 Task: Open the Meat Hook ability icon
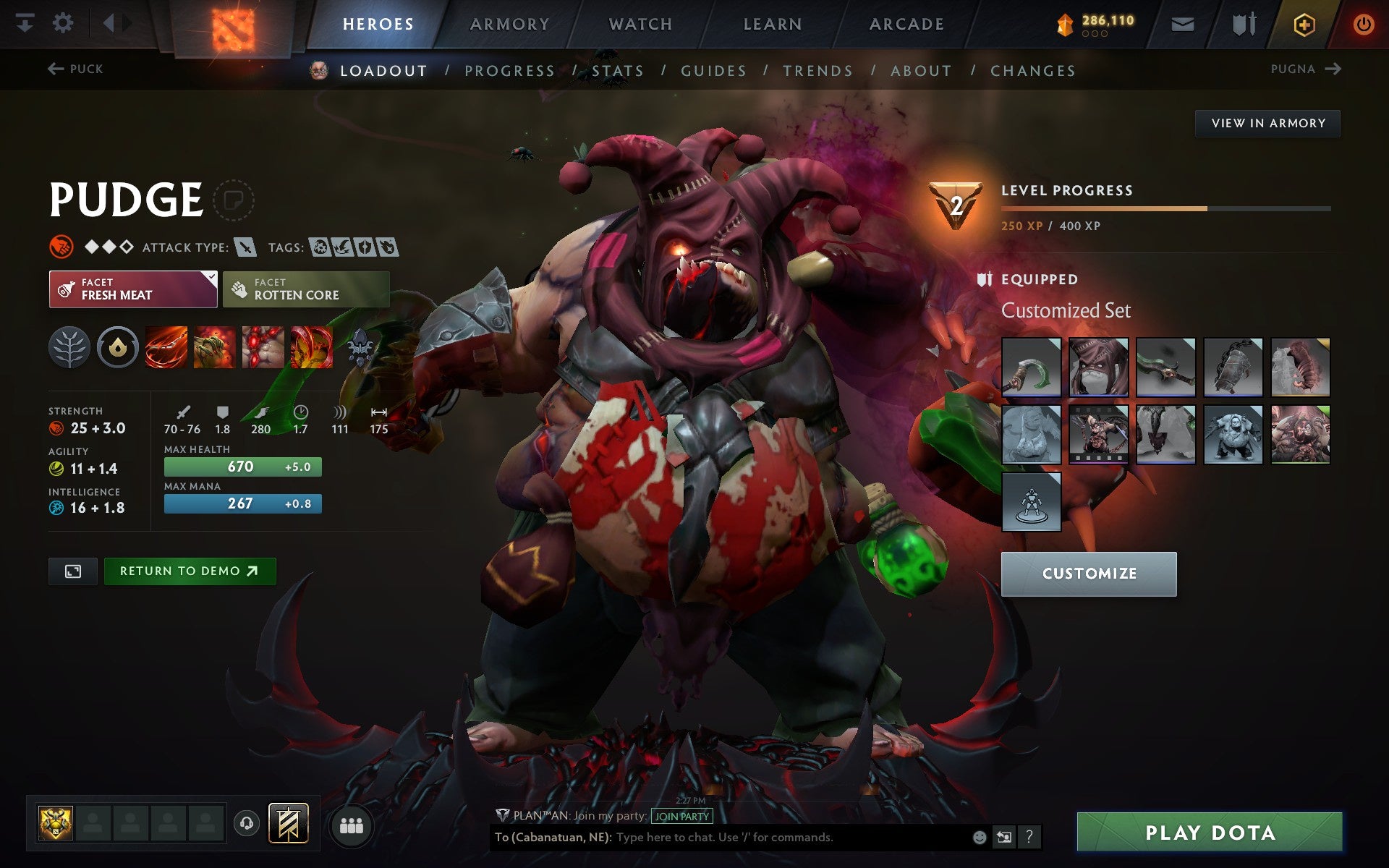point(166,346)
